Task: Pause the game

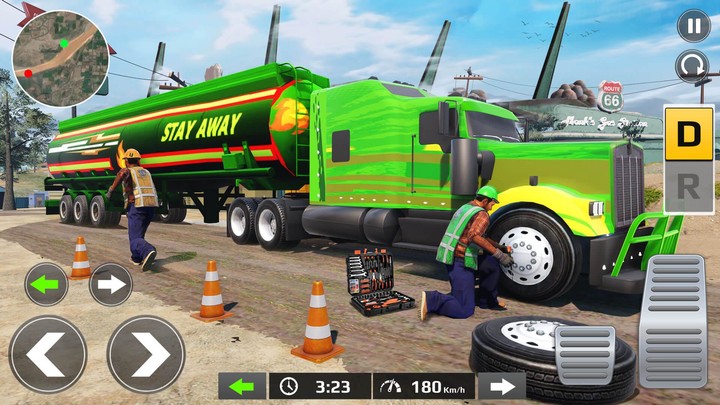Action: click(693, 25)
